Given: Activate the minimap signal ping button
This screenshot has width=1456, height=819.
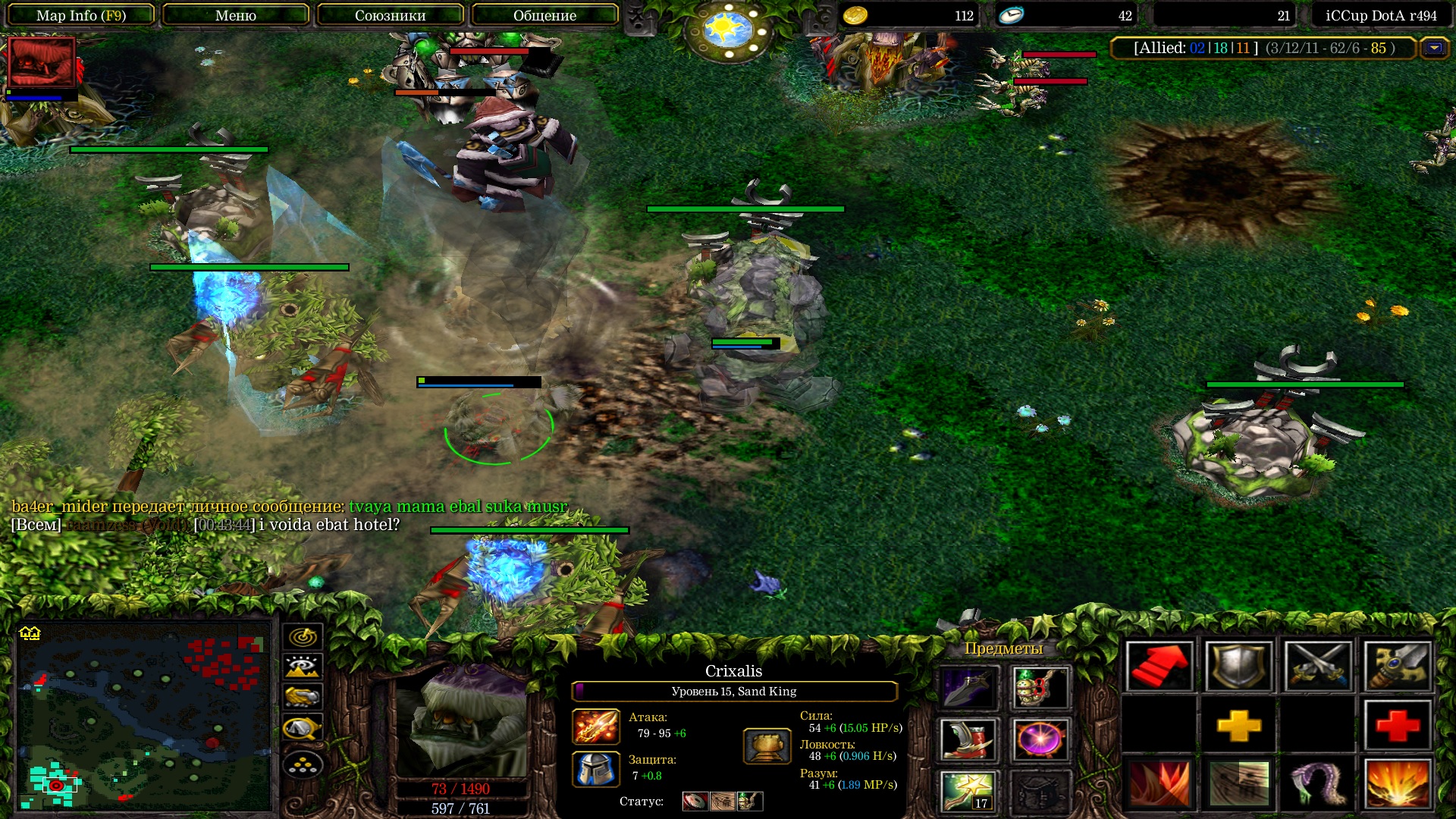Looking at the screenshot, I should pos(303,637).
